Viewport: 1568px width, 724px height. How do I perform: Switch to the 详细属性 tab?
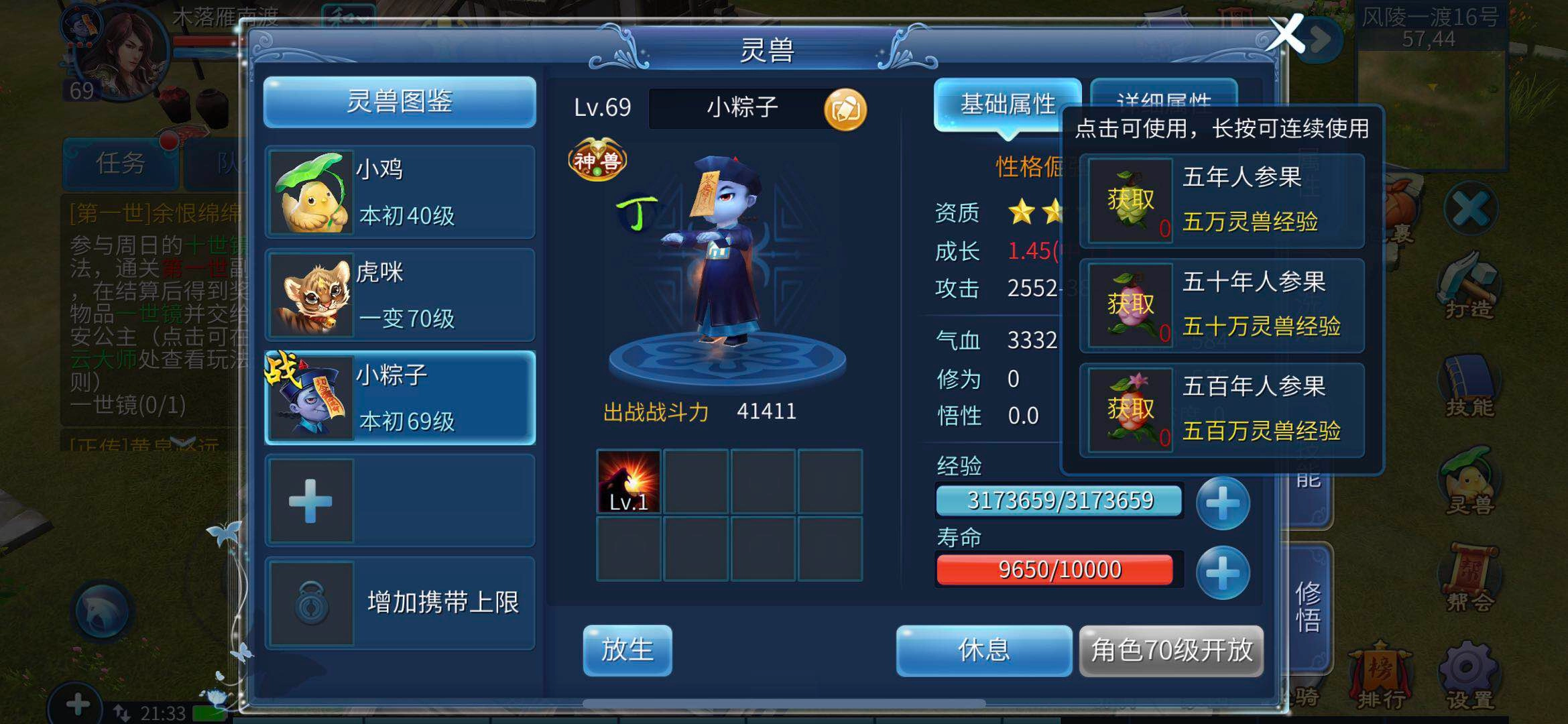[1165, 102]
